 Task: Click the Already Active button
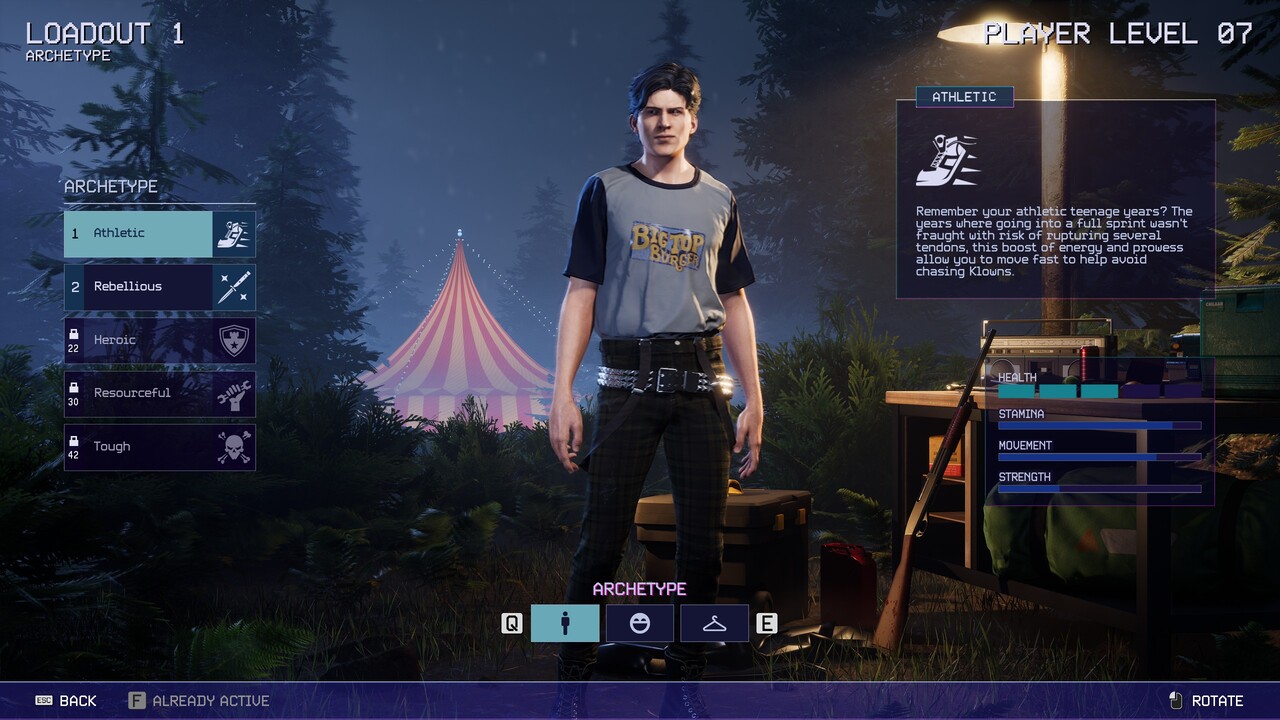pos(199,701)
